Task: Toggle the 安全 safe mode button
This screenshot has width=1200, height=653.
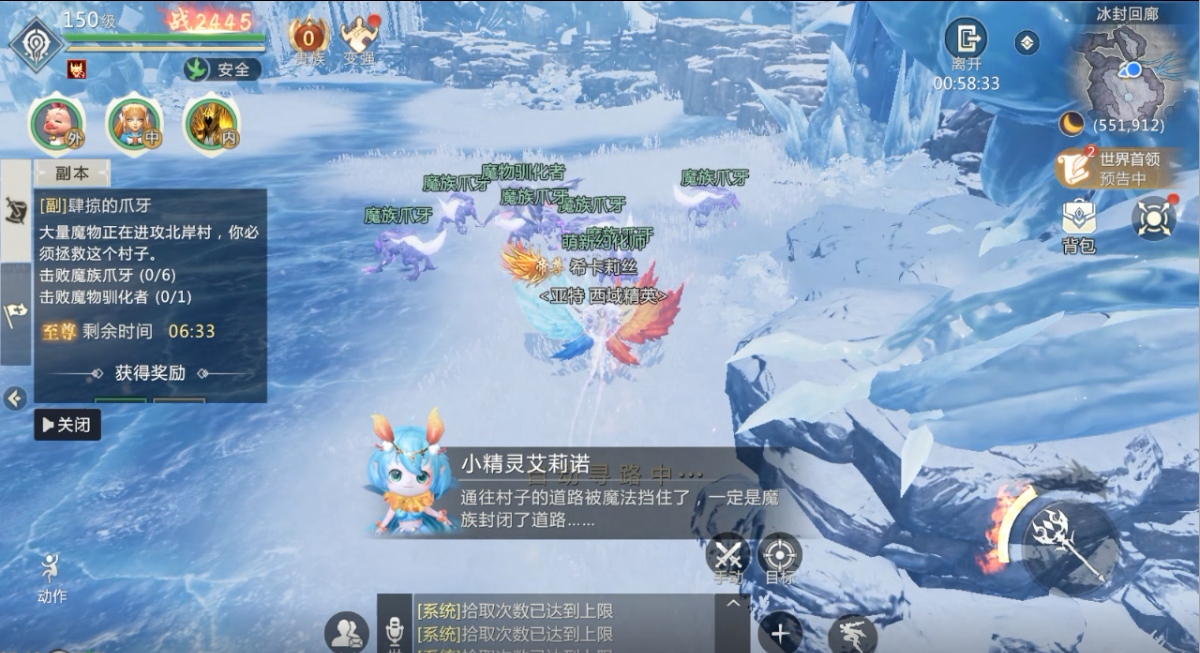Action: tap(223, 69)
